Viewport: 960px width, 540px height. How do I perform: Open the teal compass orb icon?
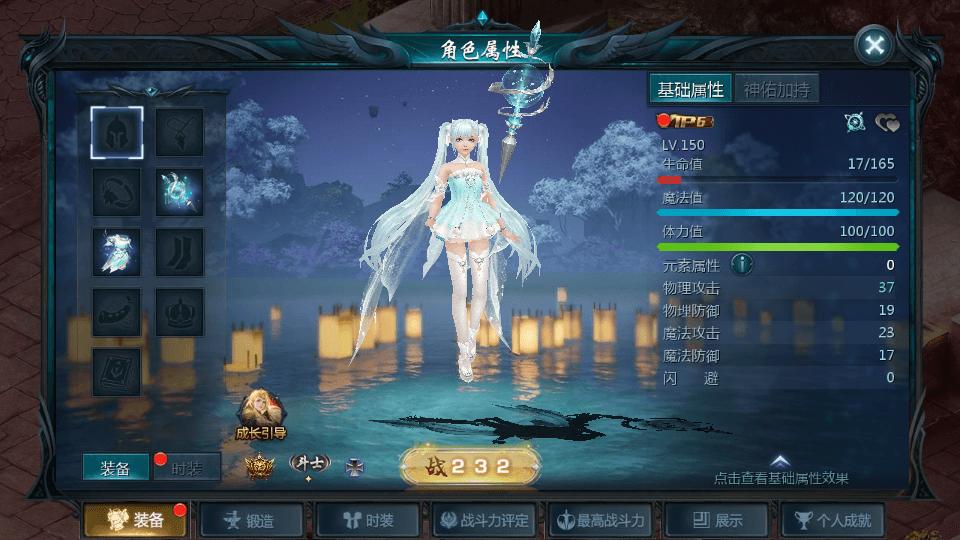[854, 122]
